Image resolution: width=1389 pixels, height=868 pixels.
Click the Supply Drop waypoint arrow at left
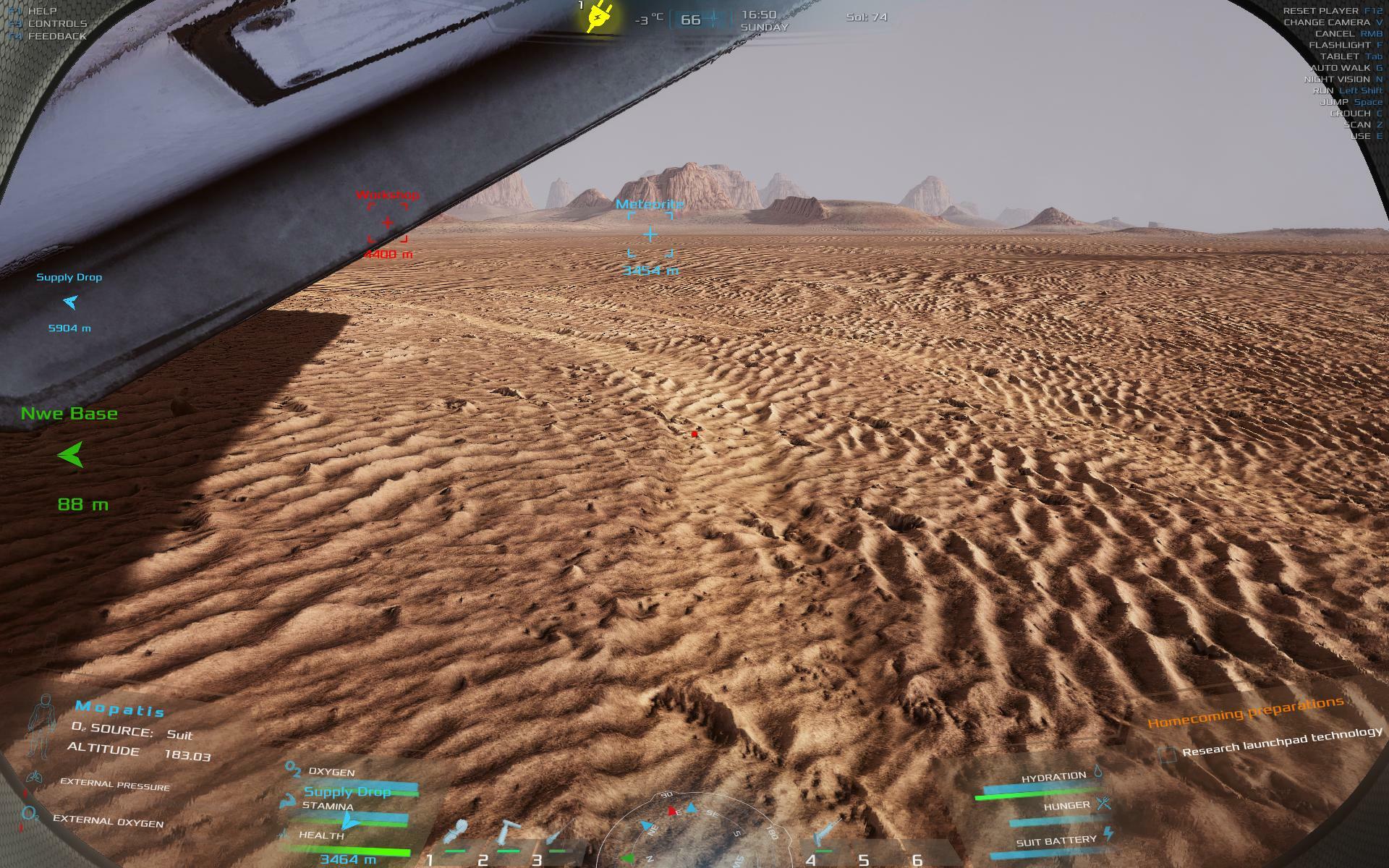pyautogui.click(x=70, y=302)
